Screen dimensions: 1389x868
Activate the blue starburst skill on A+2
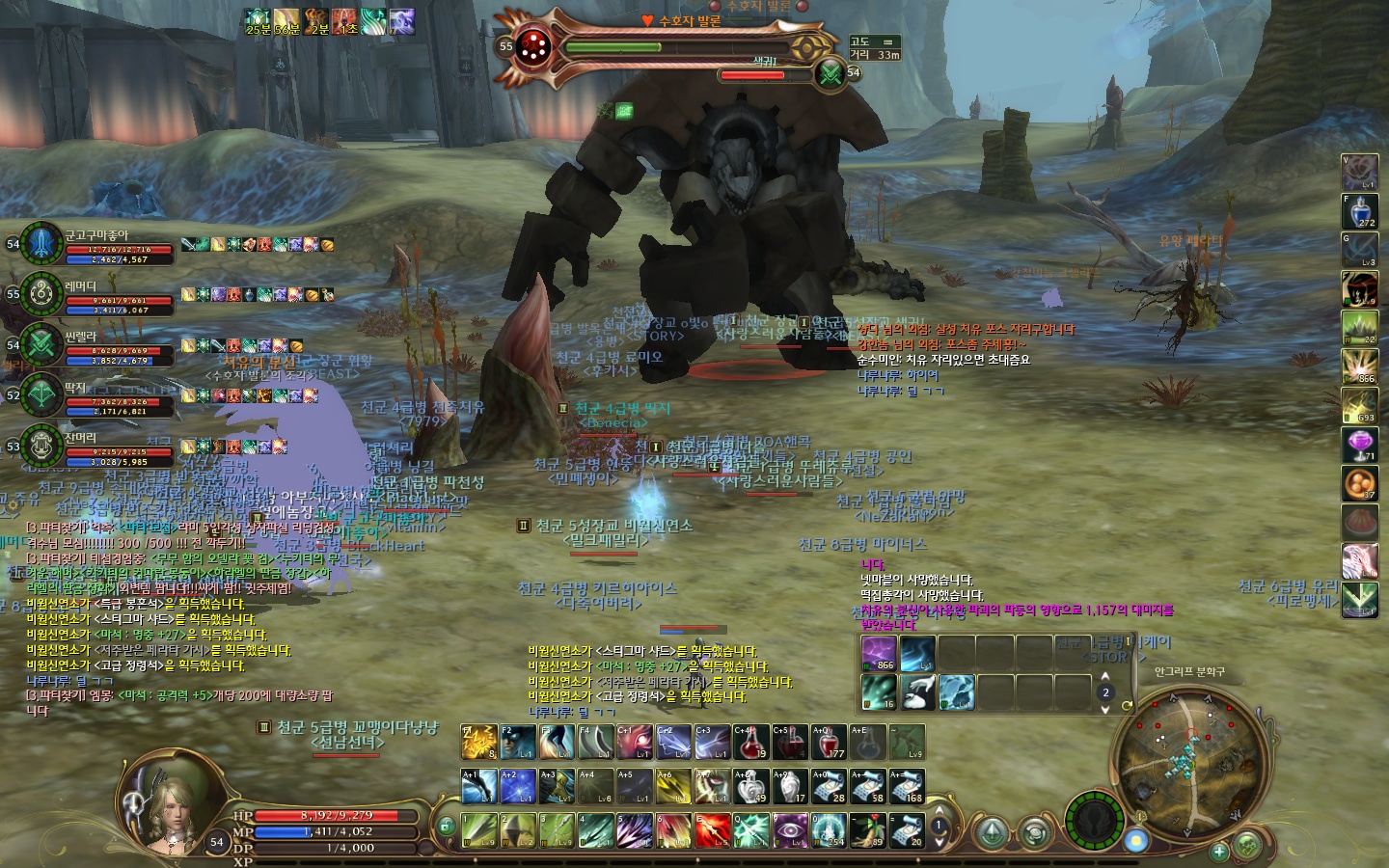[518, 786]
